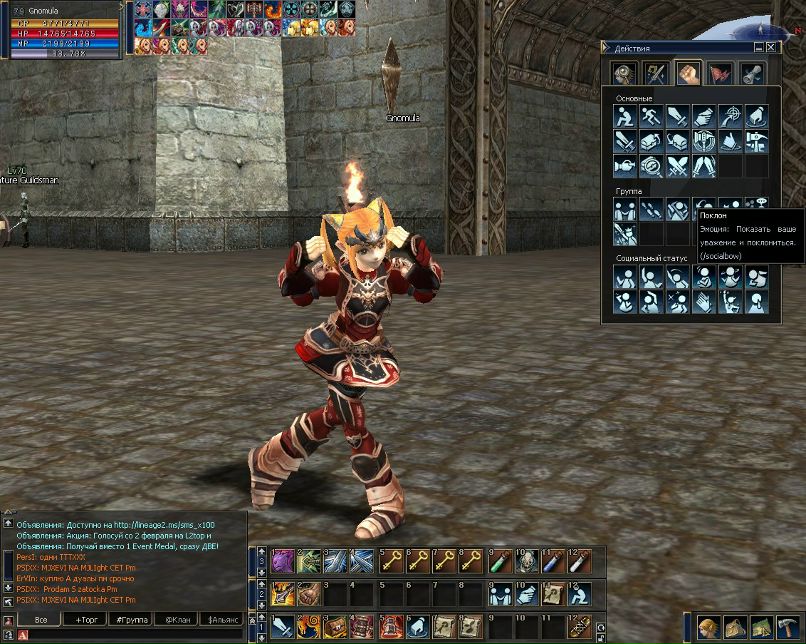Switch chat to the Все tab
The height and width of the screenshot is (644, 806).
point(40,620)
